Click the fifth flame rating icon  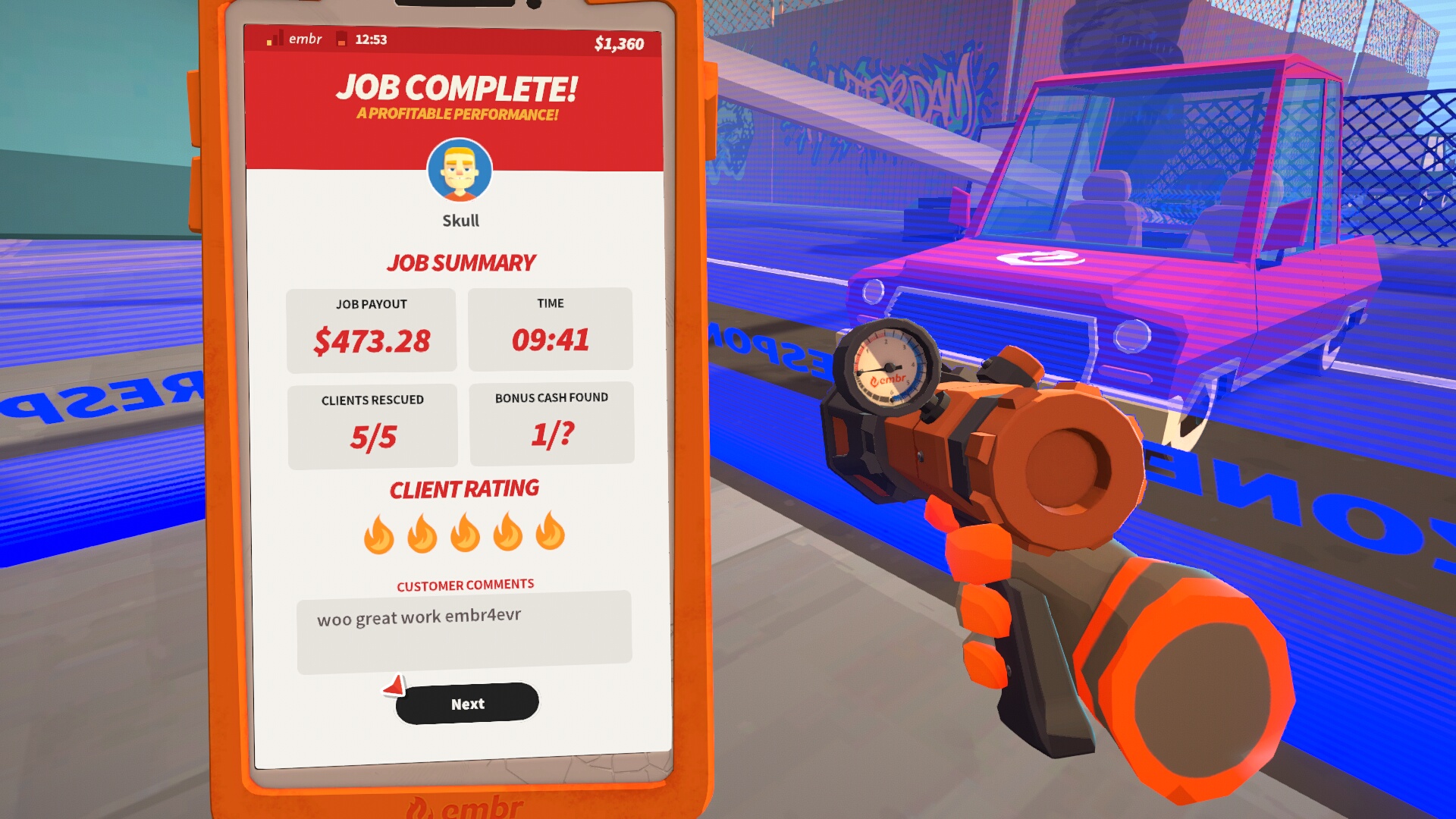[551, 536]
